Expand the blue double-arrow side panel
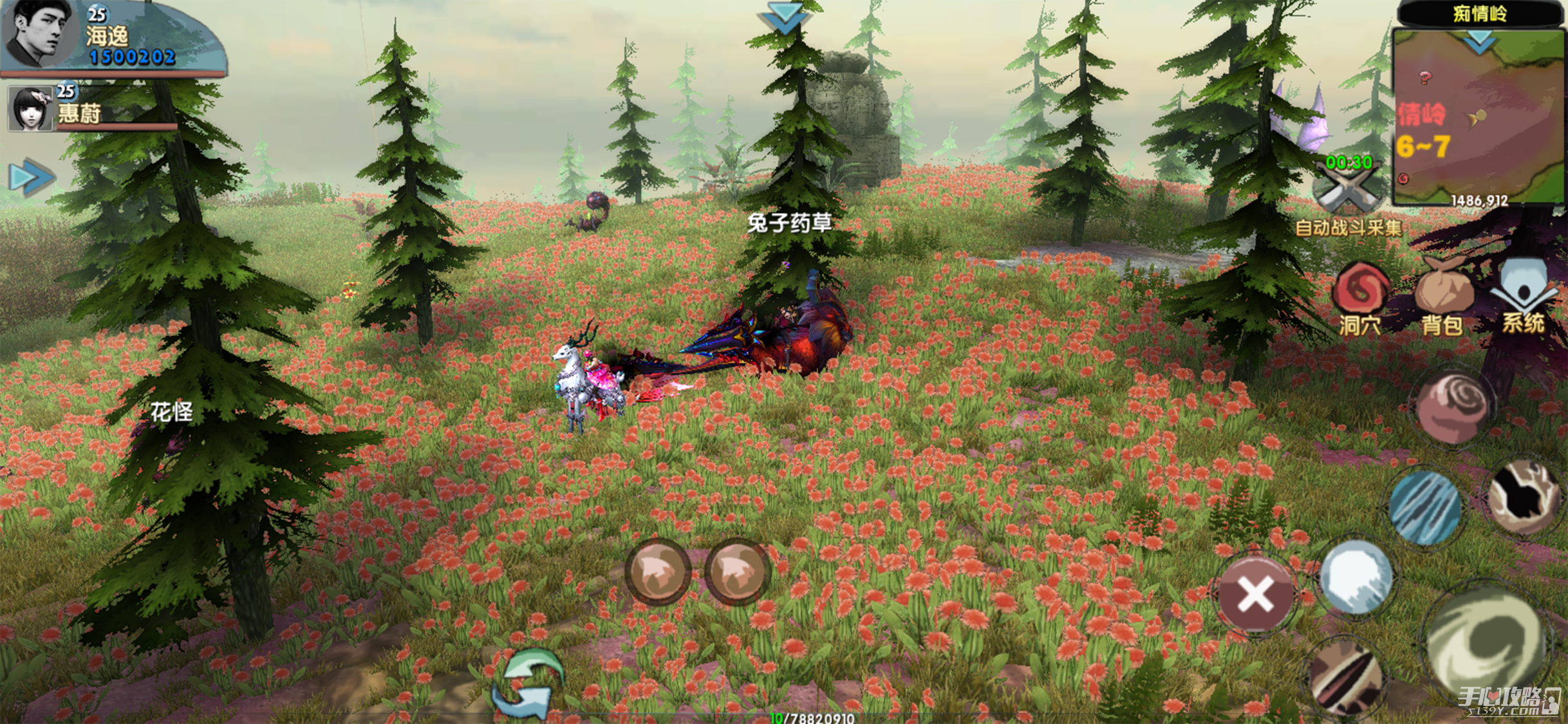 pos(30,178)
